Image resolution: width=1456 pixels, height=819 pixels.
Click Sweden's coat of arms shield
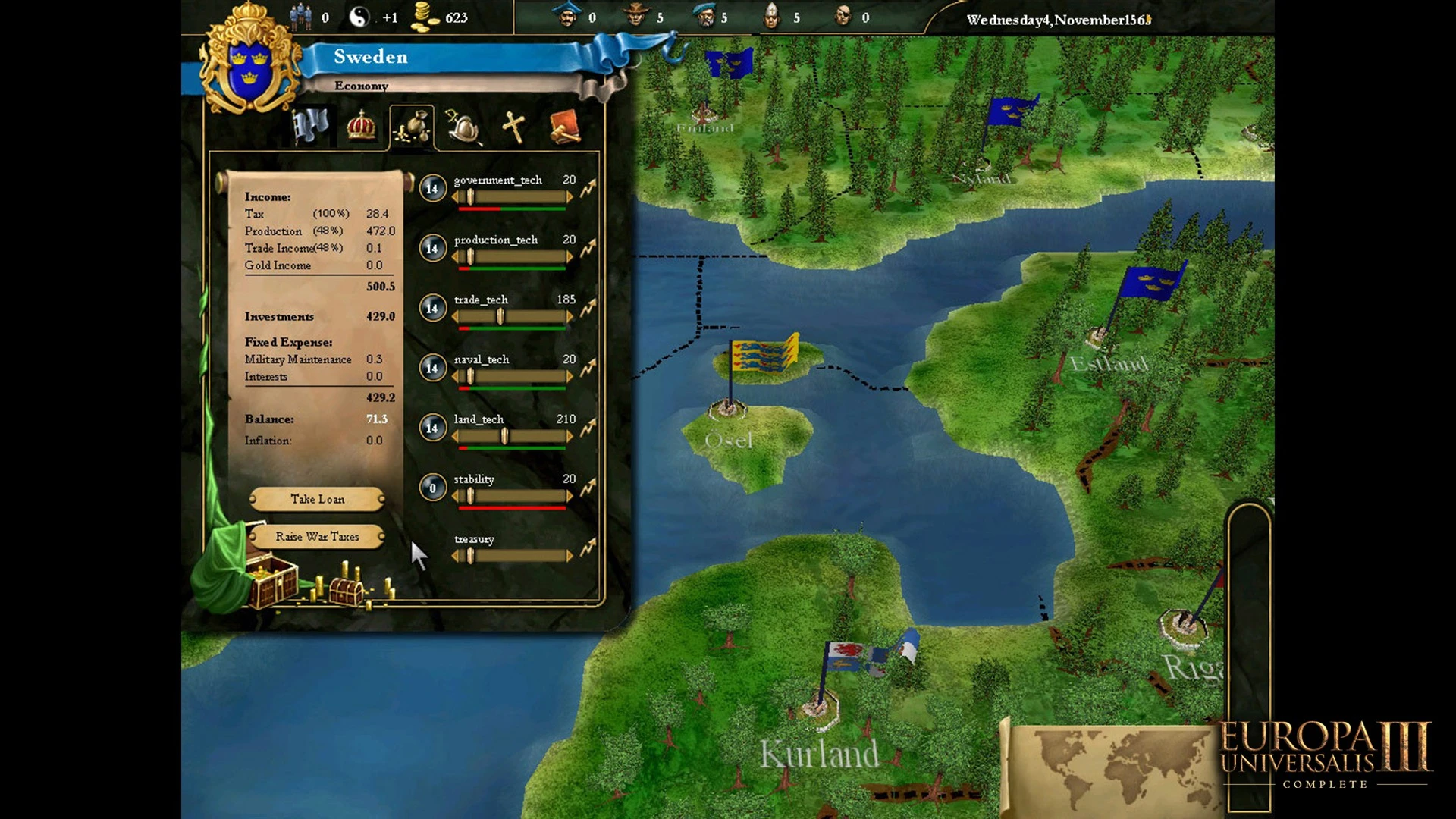pos(249,70)
